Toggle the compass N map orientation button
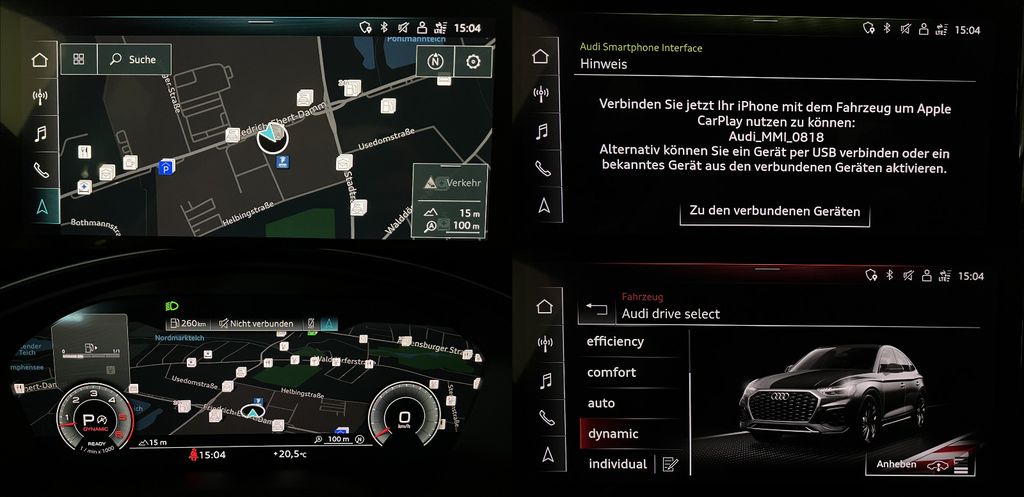The width and height of the screenshot is (1024, 497). (x=435, y=60)
